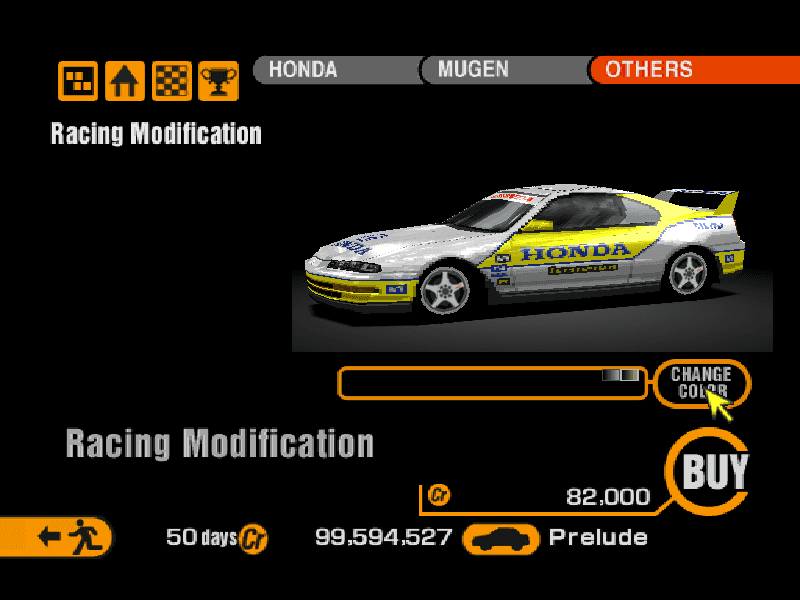Open the MUGEN tab
800x600 pixels.
coord(503,70)
